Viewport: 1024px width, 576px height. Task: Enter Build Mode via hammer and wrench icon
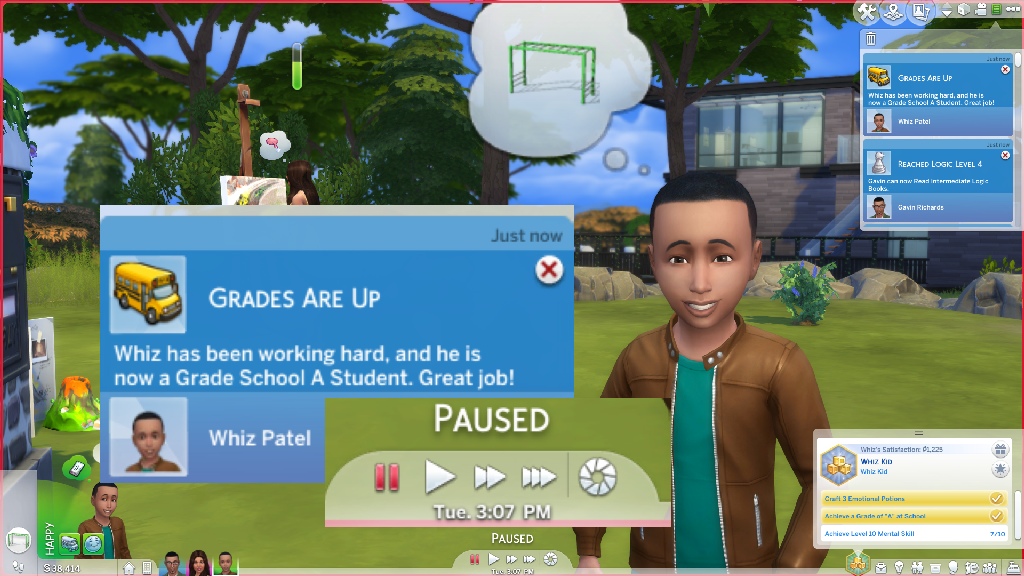point(868,11)
